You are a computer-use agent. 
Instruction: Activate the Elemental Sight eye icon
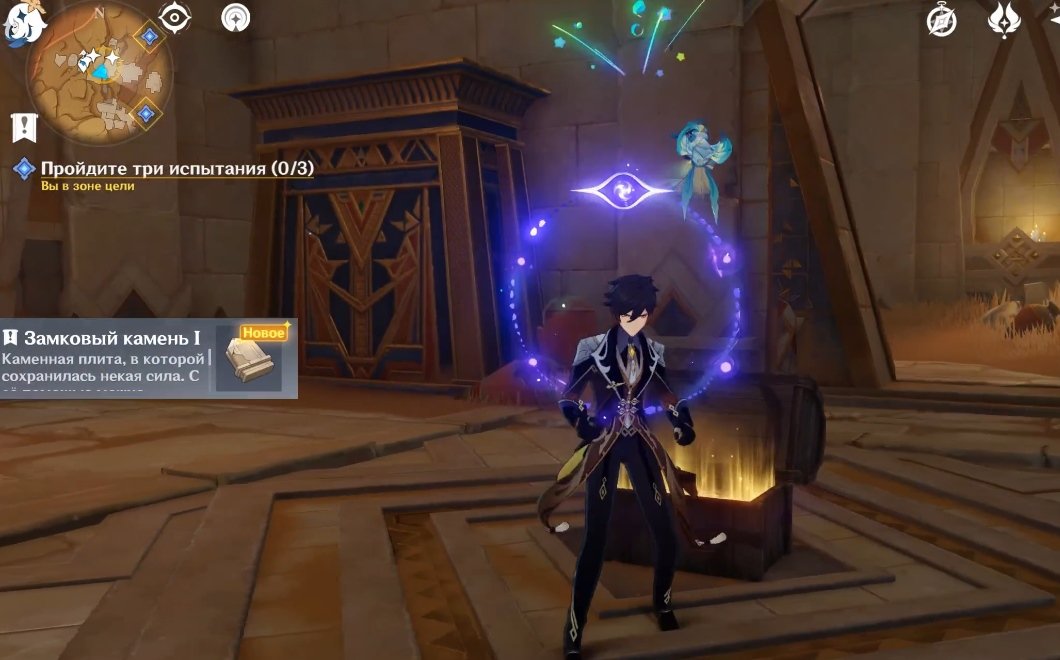(x=175, y=17)
